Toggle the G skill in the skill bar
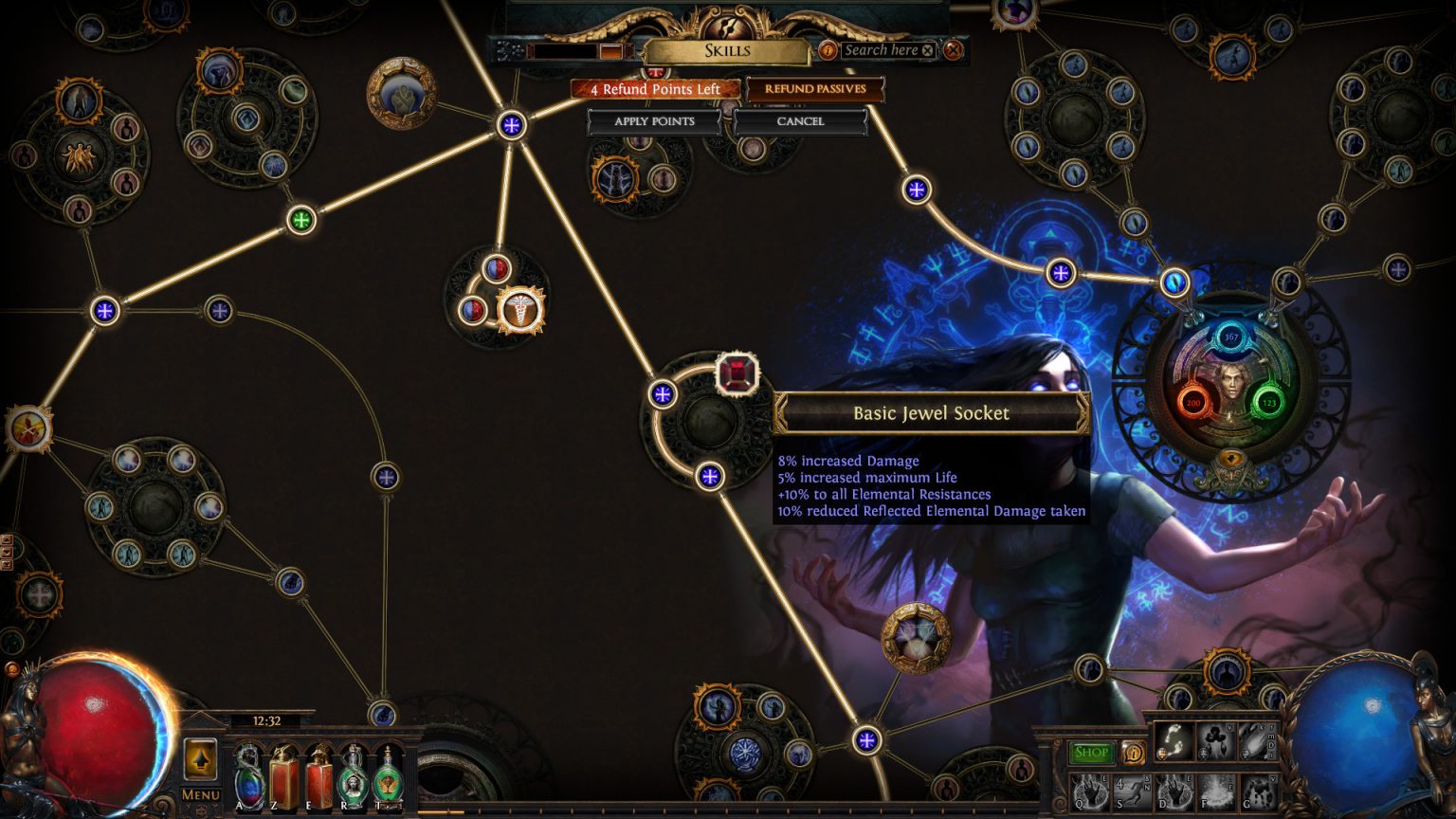The height and width of the screenshot is (819, 1456). 1261,794
